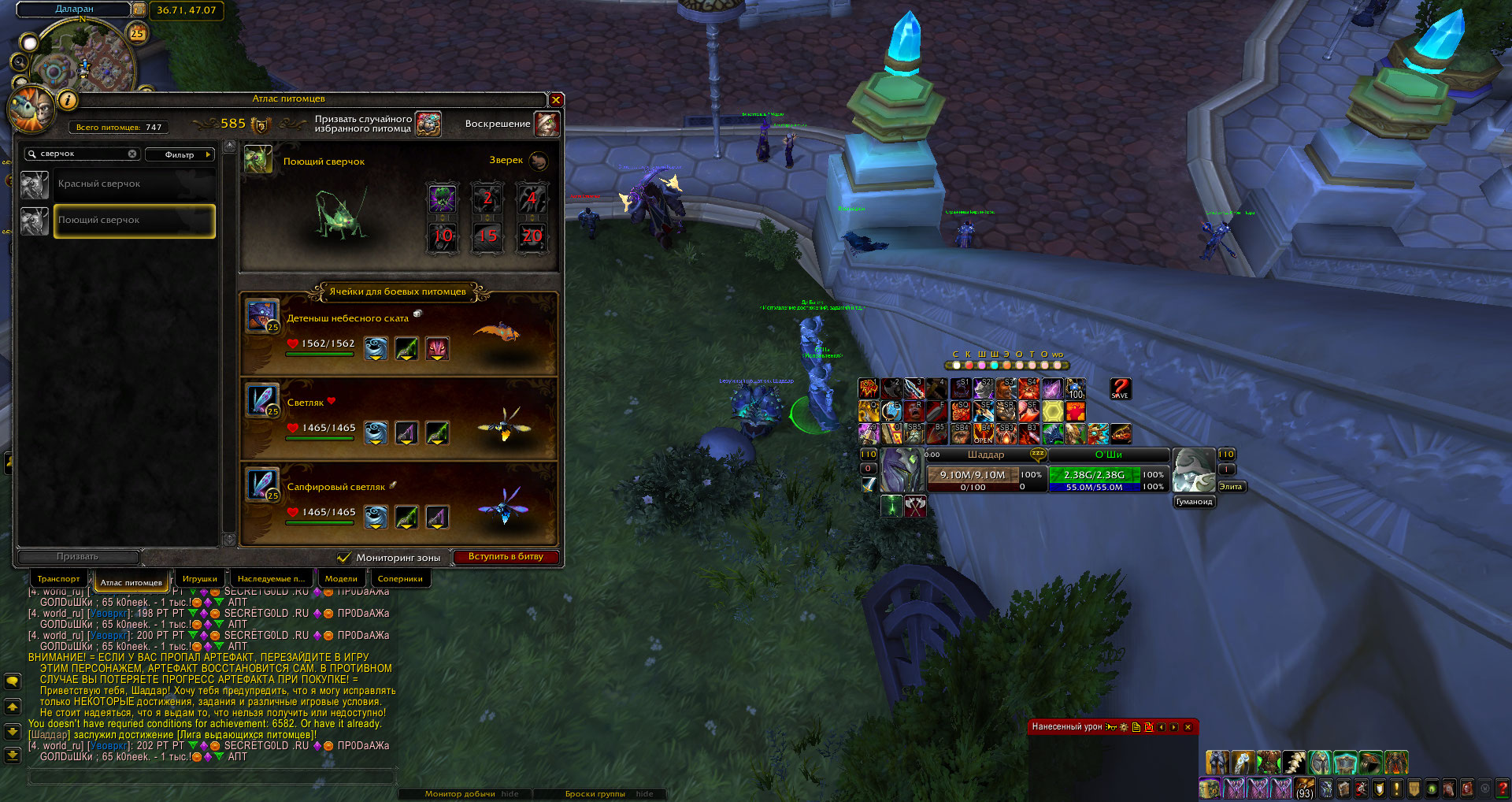The image size is (1512, 802).
Task: Close the Нанесенный урон damage meter
Action: click(x=1188, y=727)
